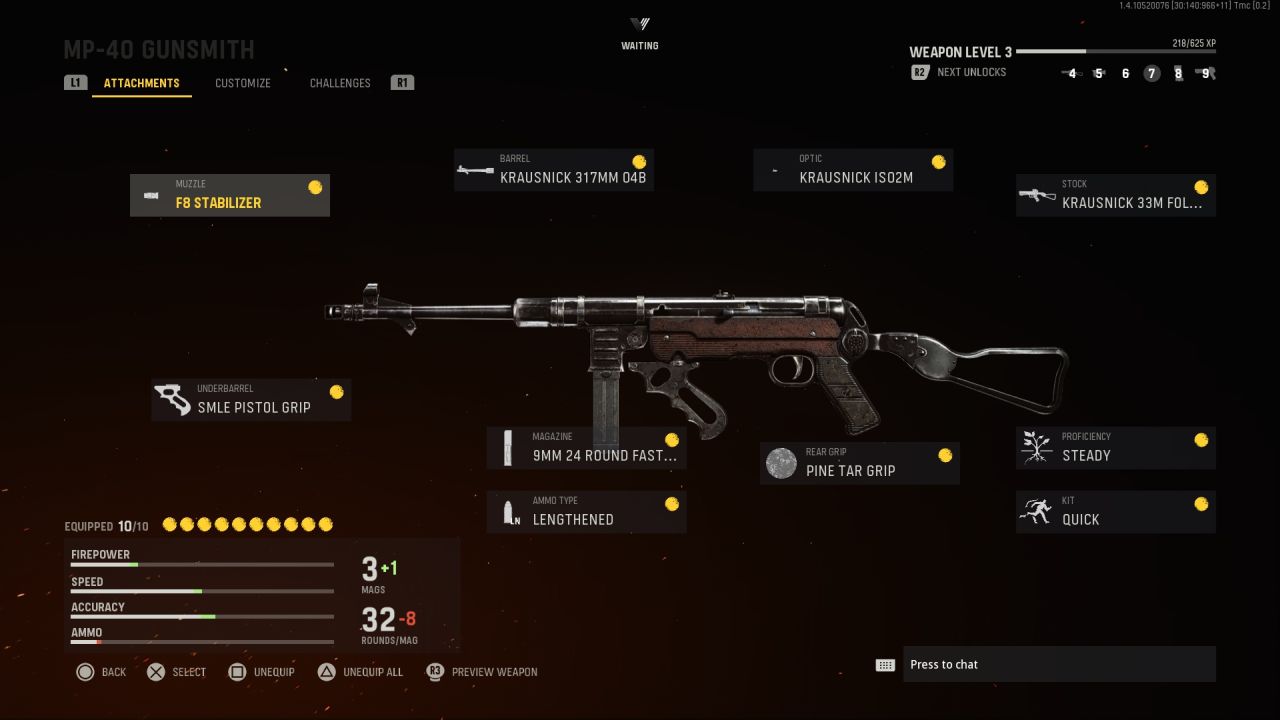Select the Steady proficiency icon
This screenshot has height=720, width=1280.
[1037, 447]
